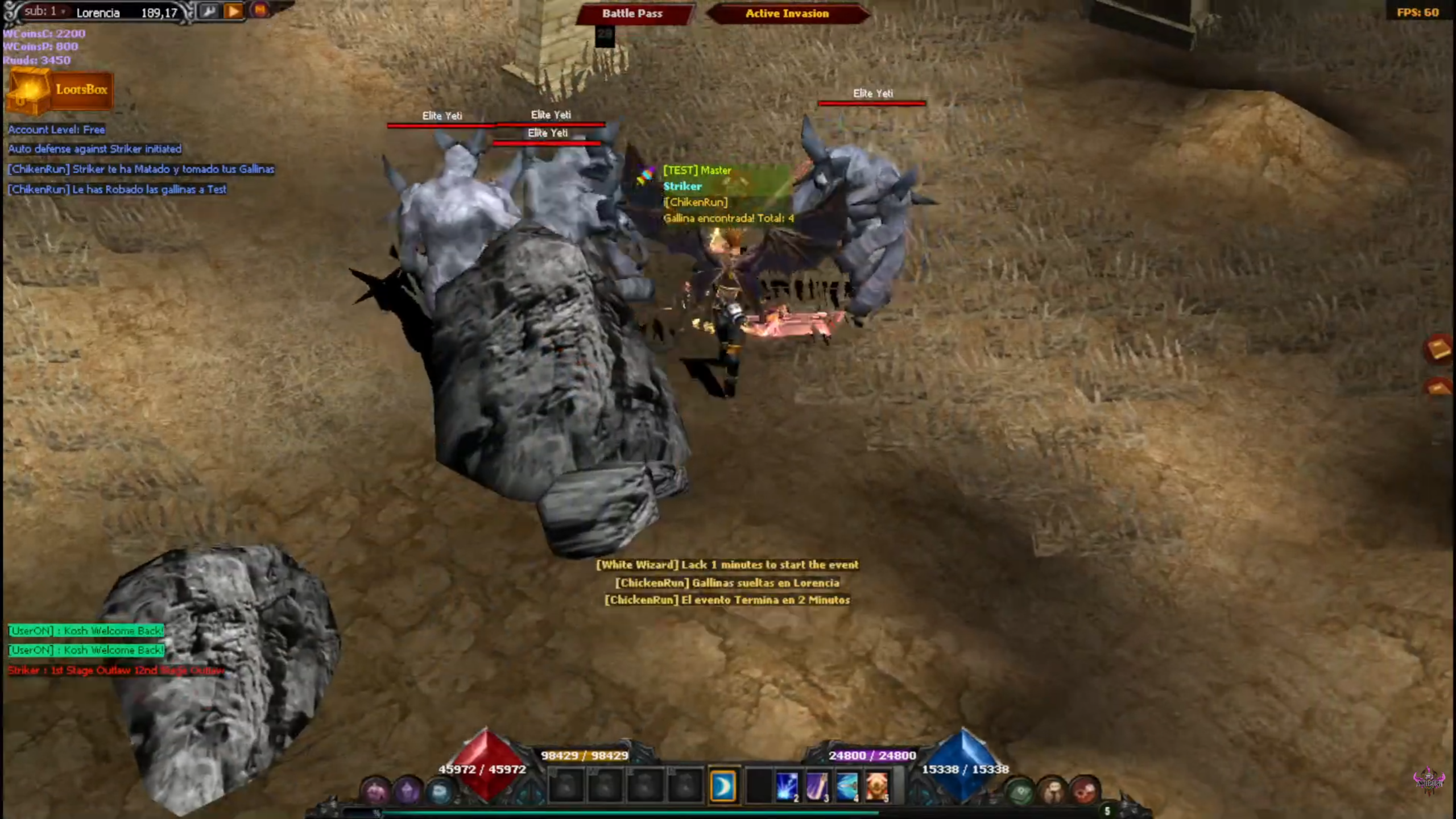1456x819 pixels.
Task: Click the pink pumpkin-shaped round button
Action: (x=376, y=791)
